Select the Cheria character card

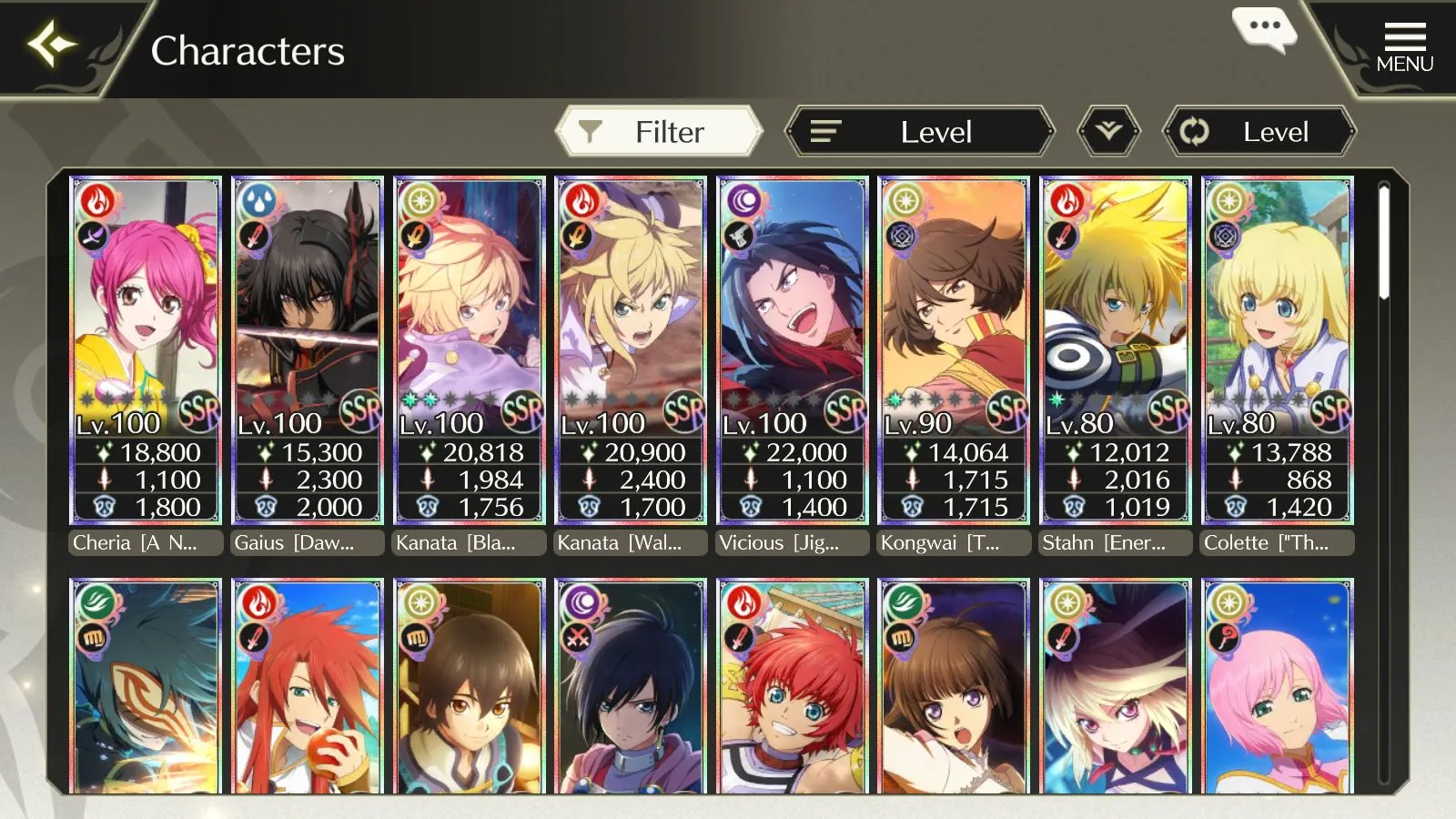click(147, 350)
